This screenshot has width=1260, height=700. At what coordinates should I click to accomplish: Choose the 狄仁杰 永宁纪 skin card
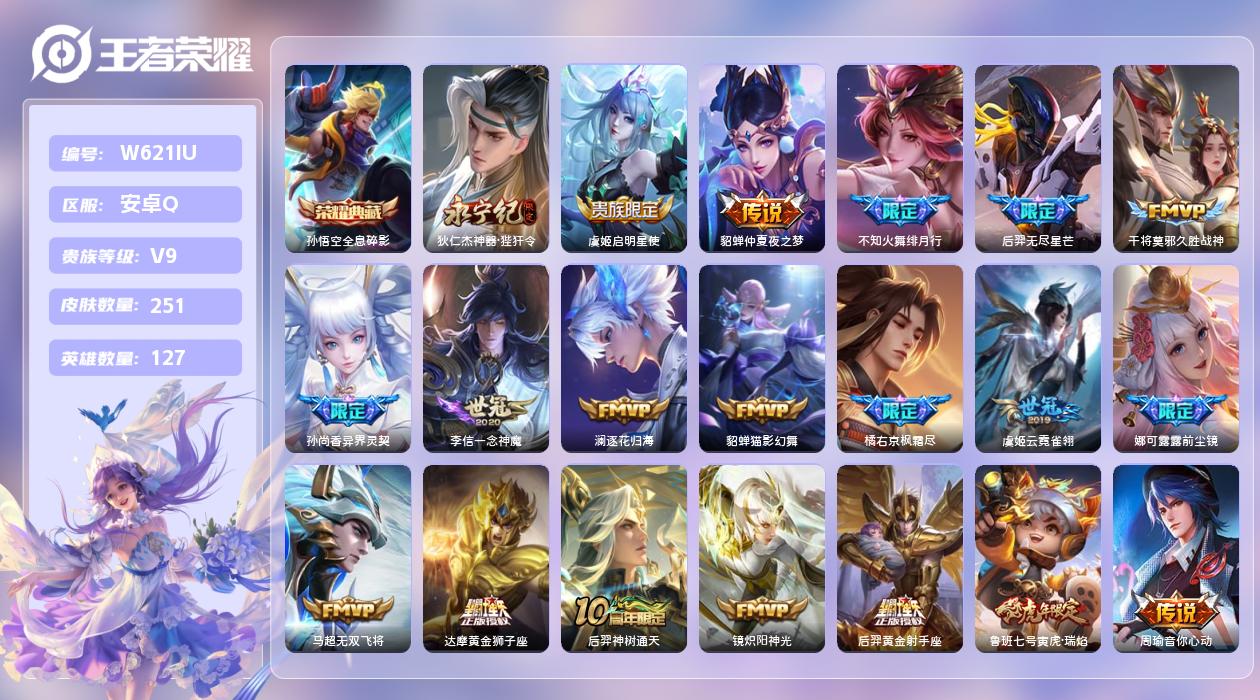486,158
